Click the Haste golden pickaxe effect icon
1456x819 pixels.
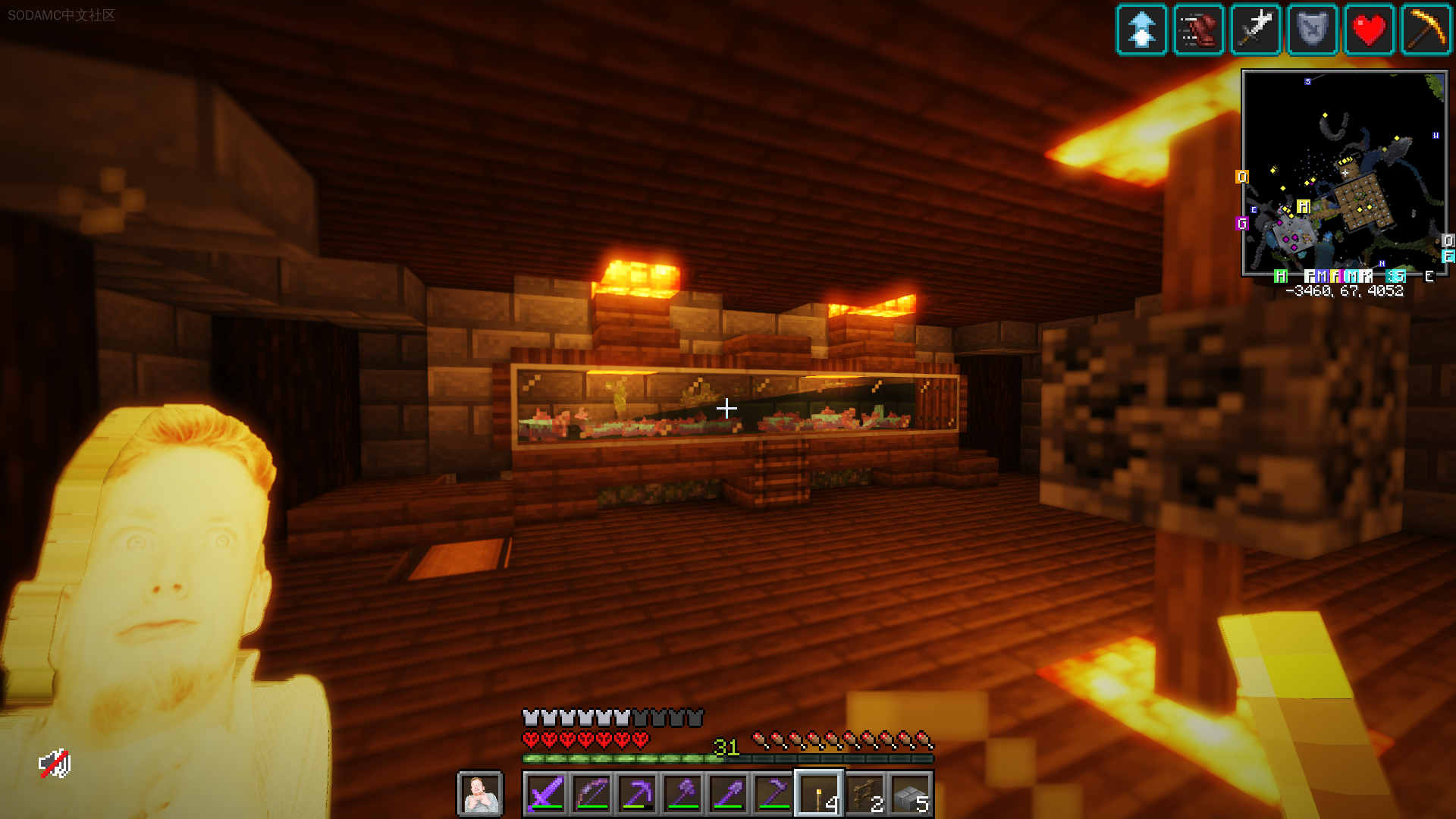click(x=1426, y=30)
